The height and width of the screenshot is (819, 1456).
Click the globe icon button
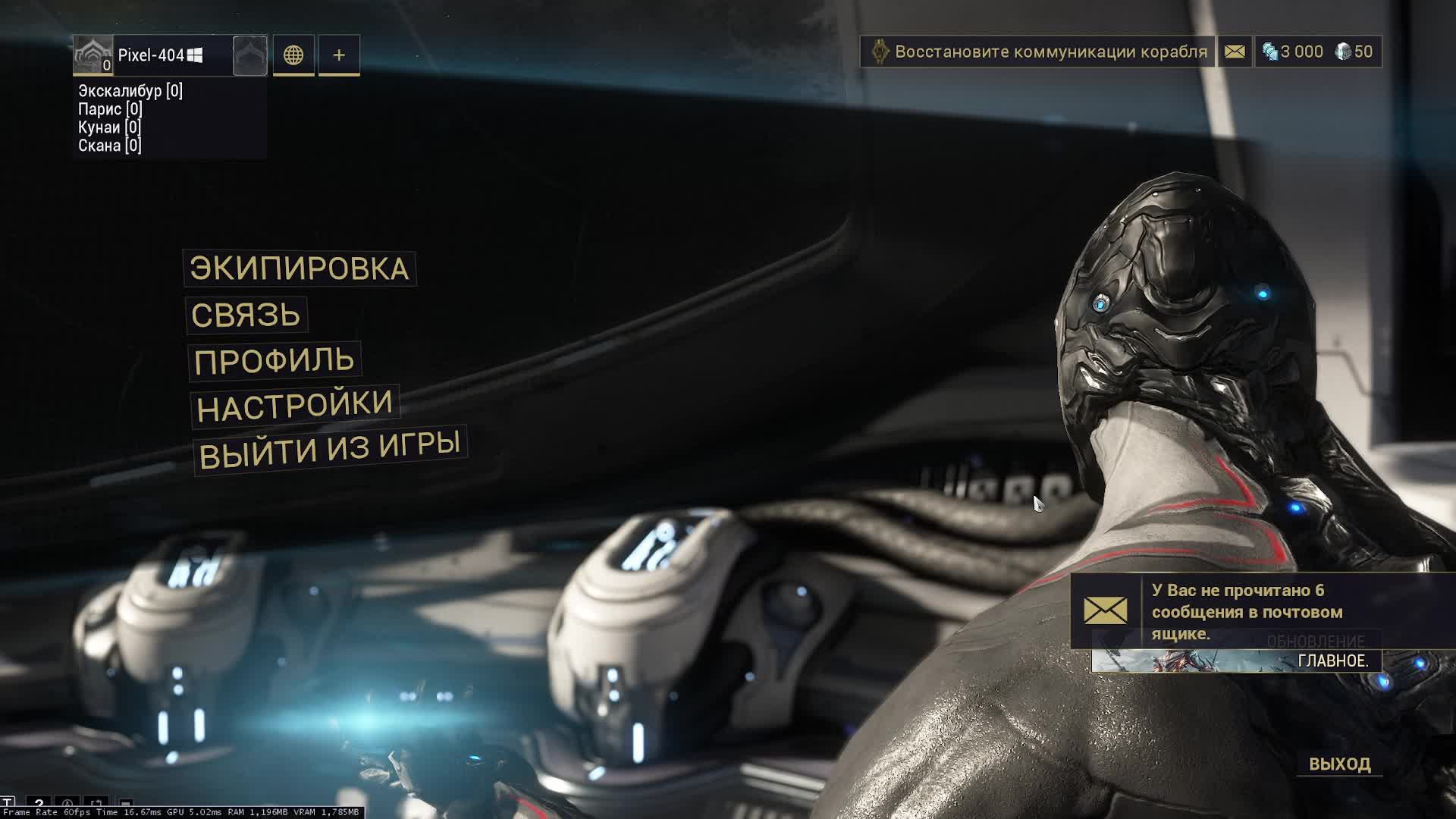click(x=293, y=55)
